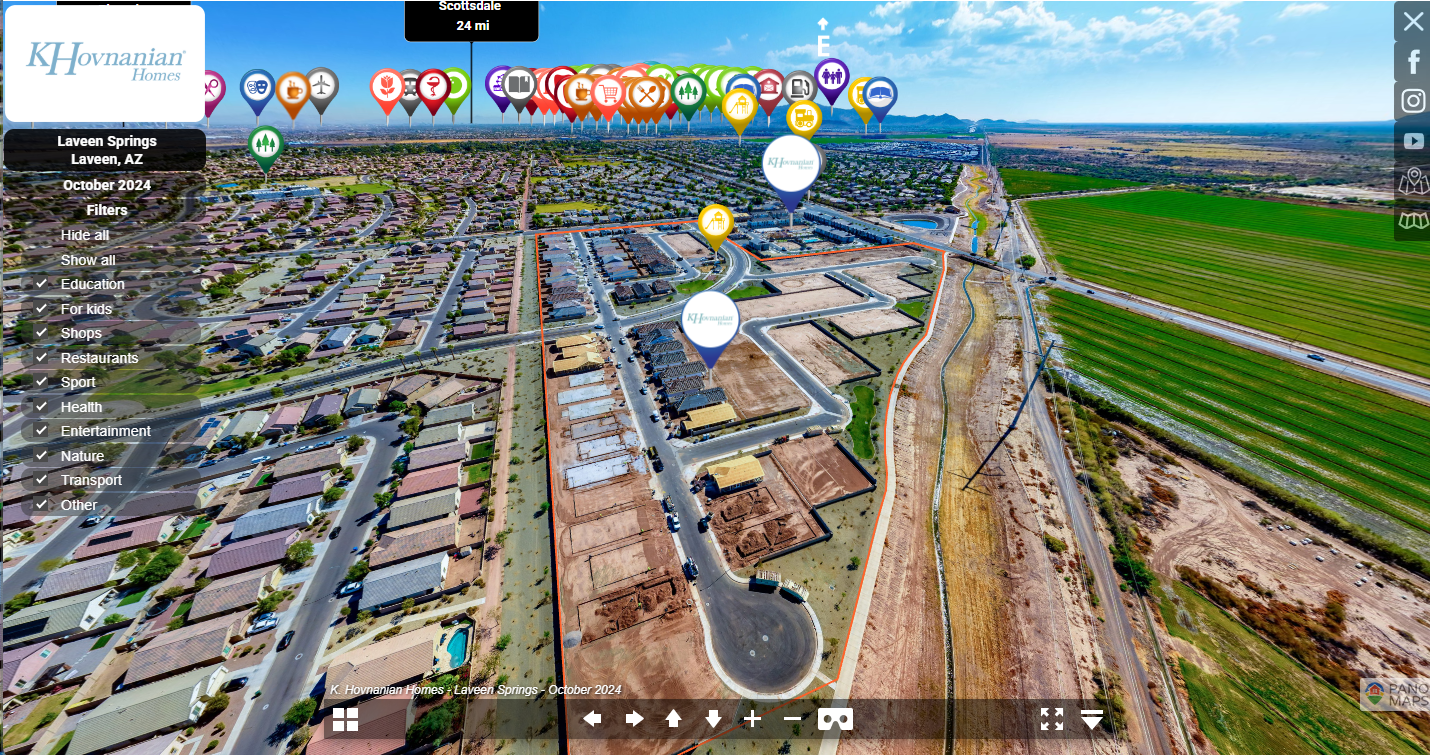
Task: Zoom in with the plus button
Action: (752, 719)
